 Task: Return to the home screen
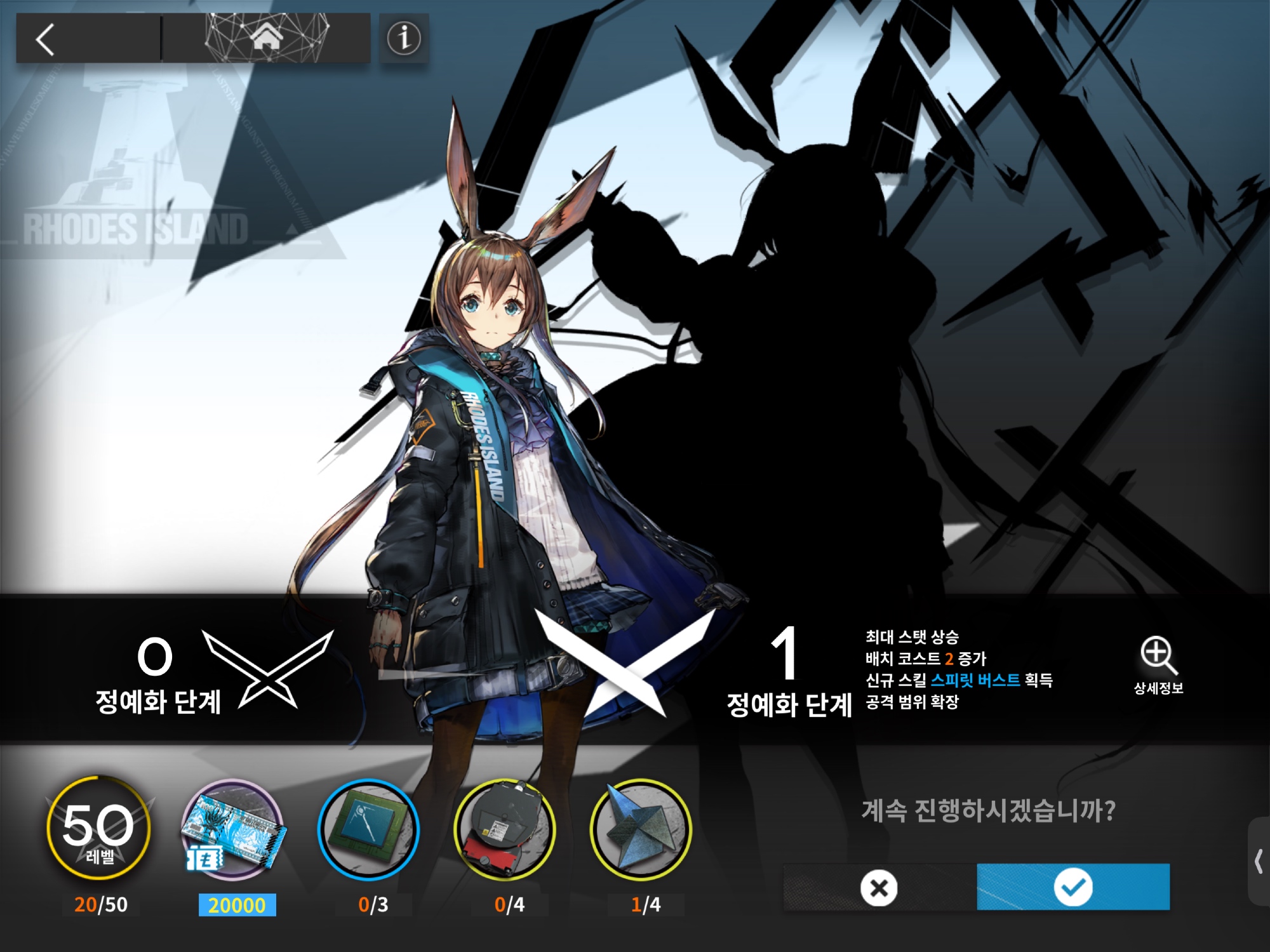[266, 37]
